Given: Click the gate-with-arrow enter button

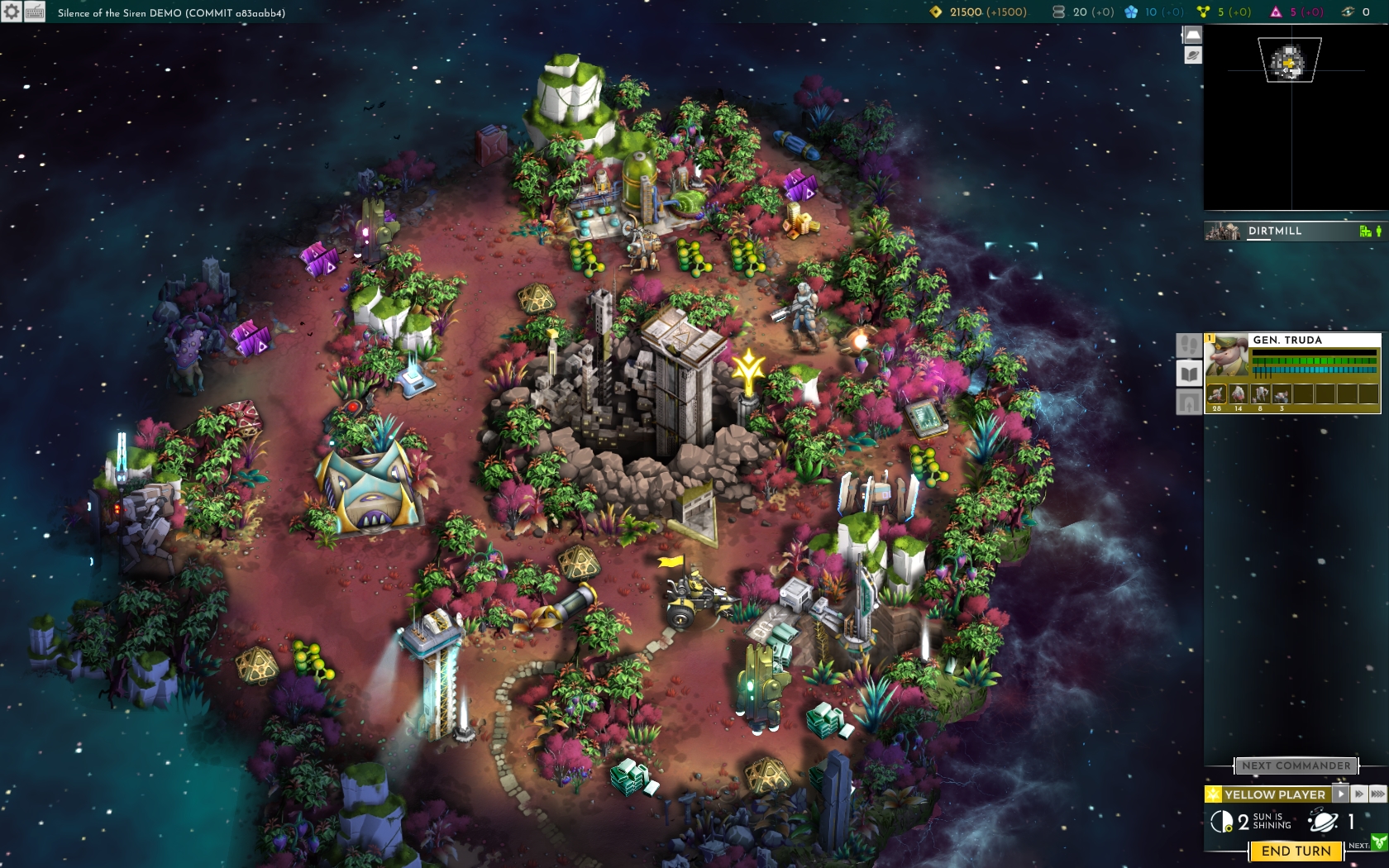Looking at the screenshot, I should (x=1189, y=403).
